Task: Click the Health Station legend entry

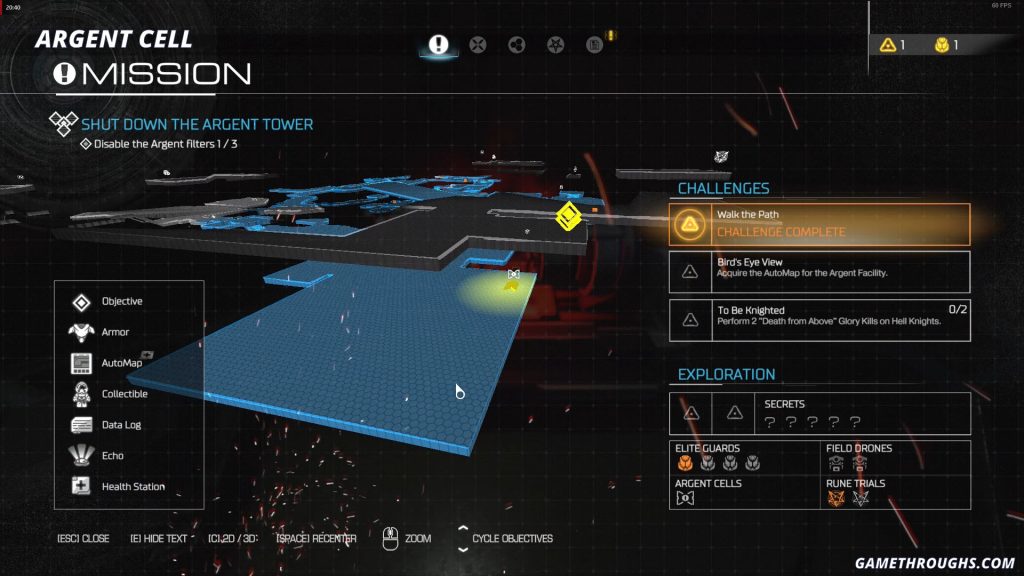Action: coord(132,487)
